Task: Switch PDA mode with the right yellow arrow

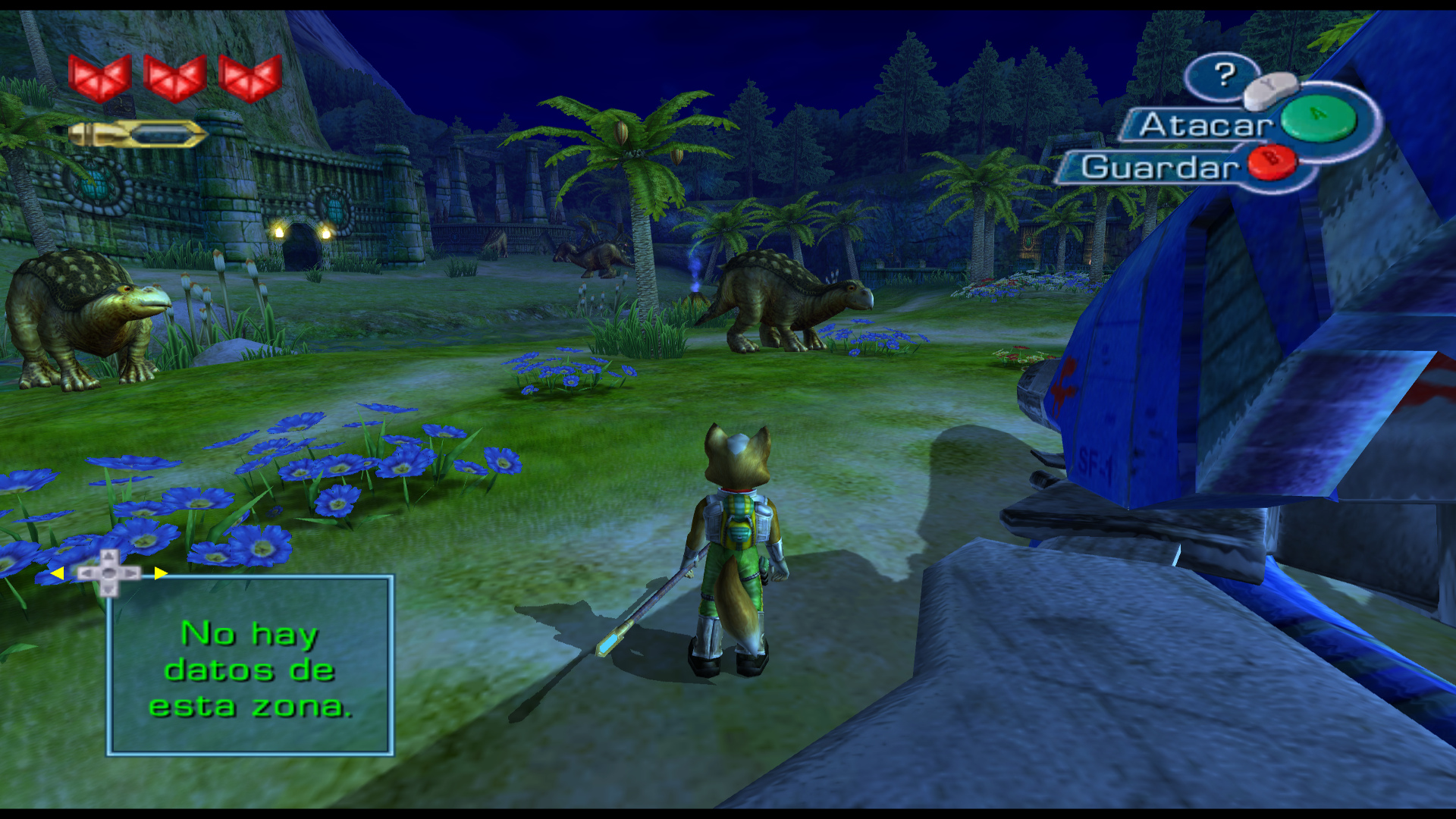Action: point(160,573)
